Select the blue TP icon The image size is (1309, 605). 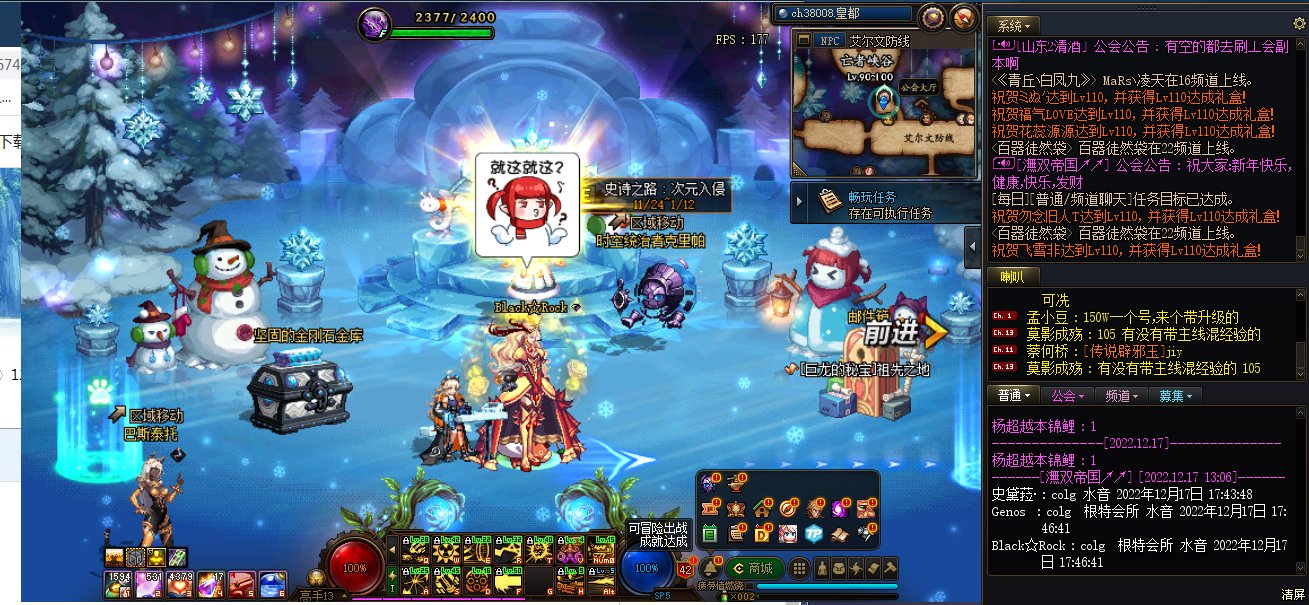click(814, 533)
